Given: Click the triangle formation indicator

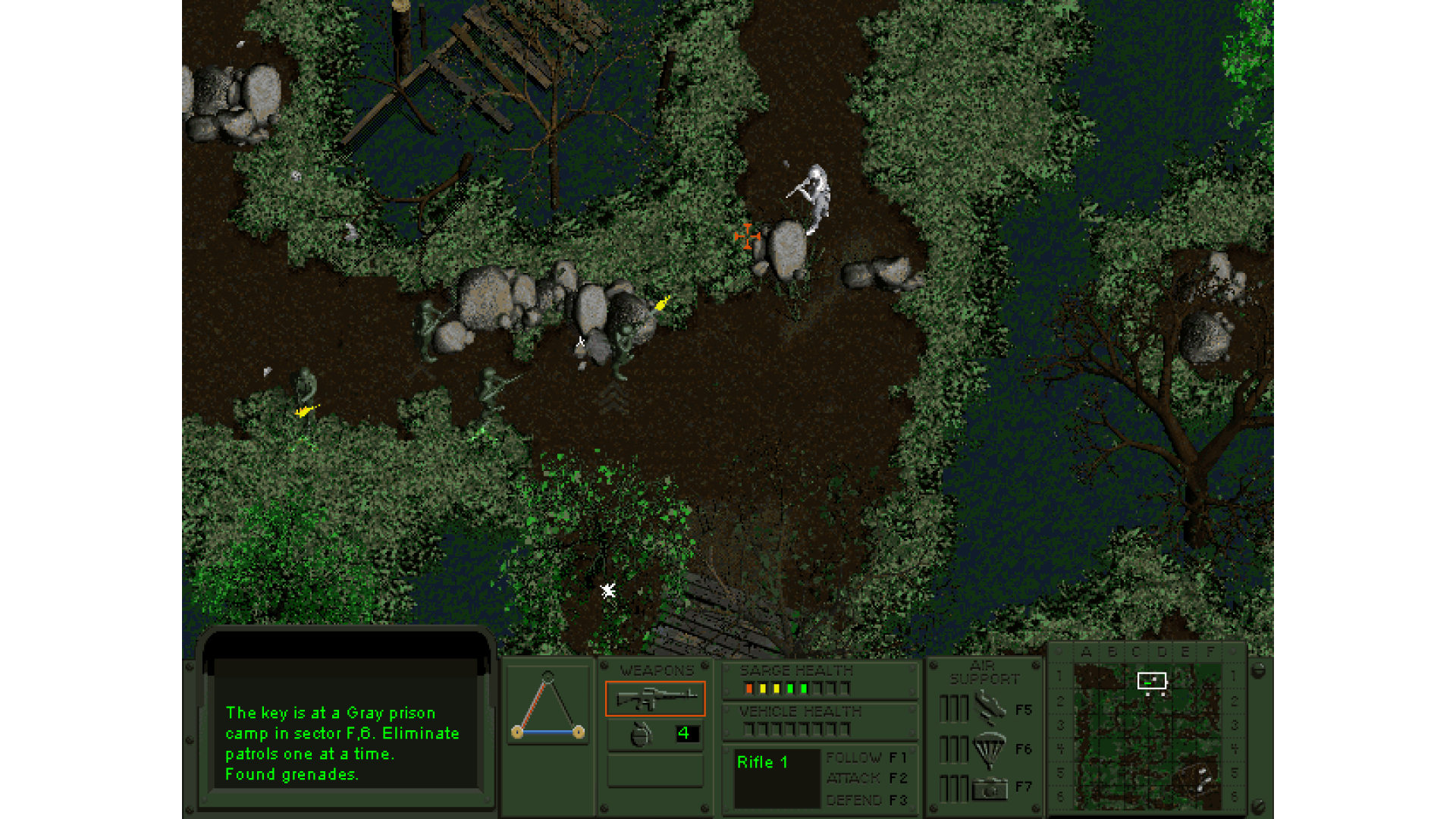Looking at the screenshot, I should 548,707.
